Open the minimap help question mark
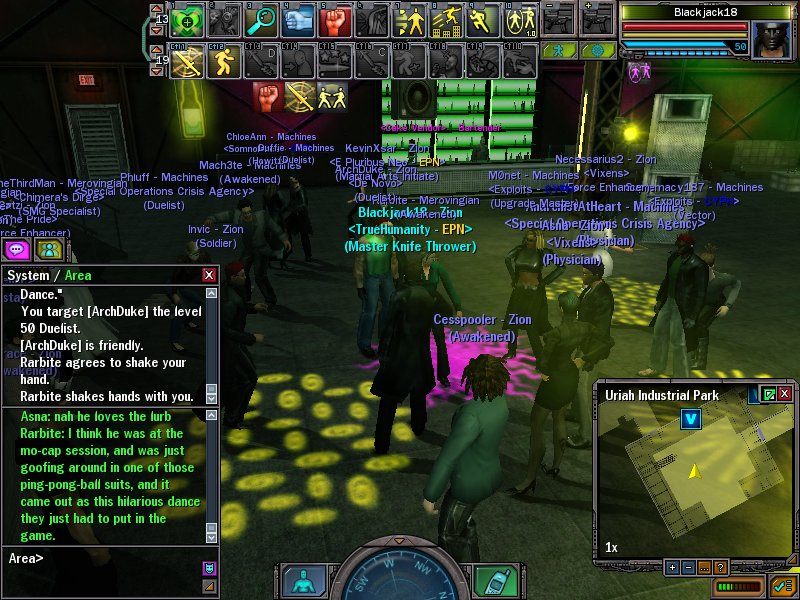This screenshot has width=800, height=600. (x=720, y=567)
